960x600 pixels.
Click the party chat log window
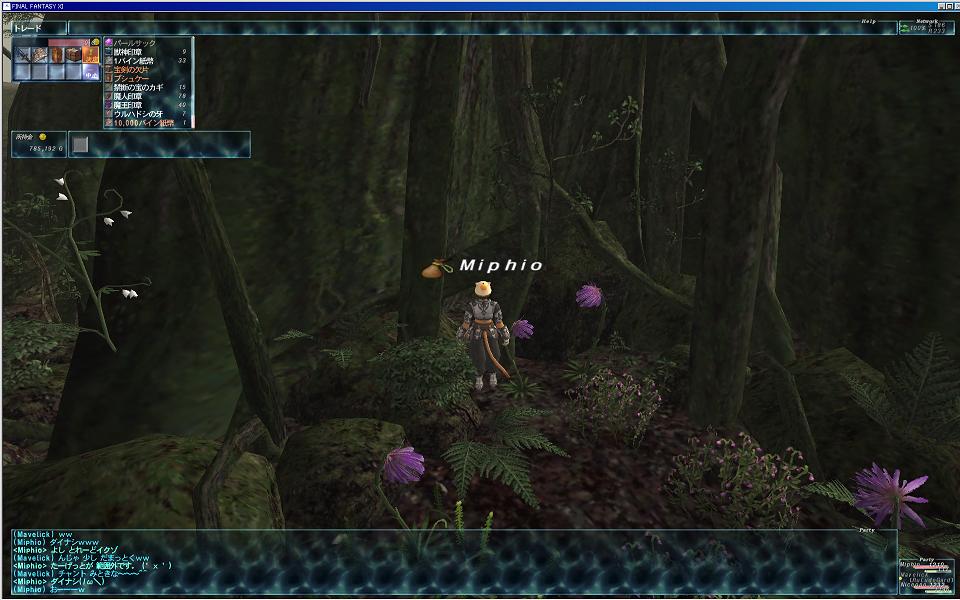(450, 562)
